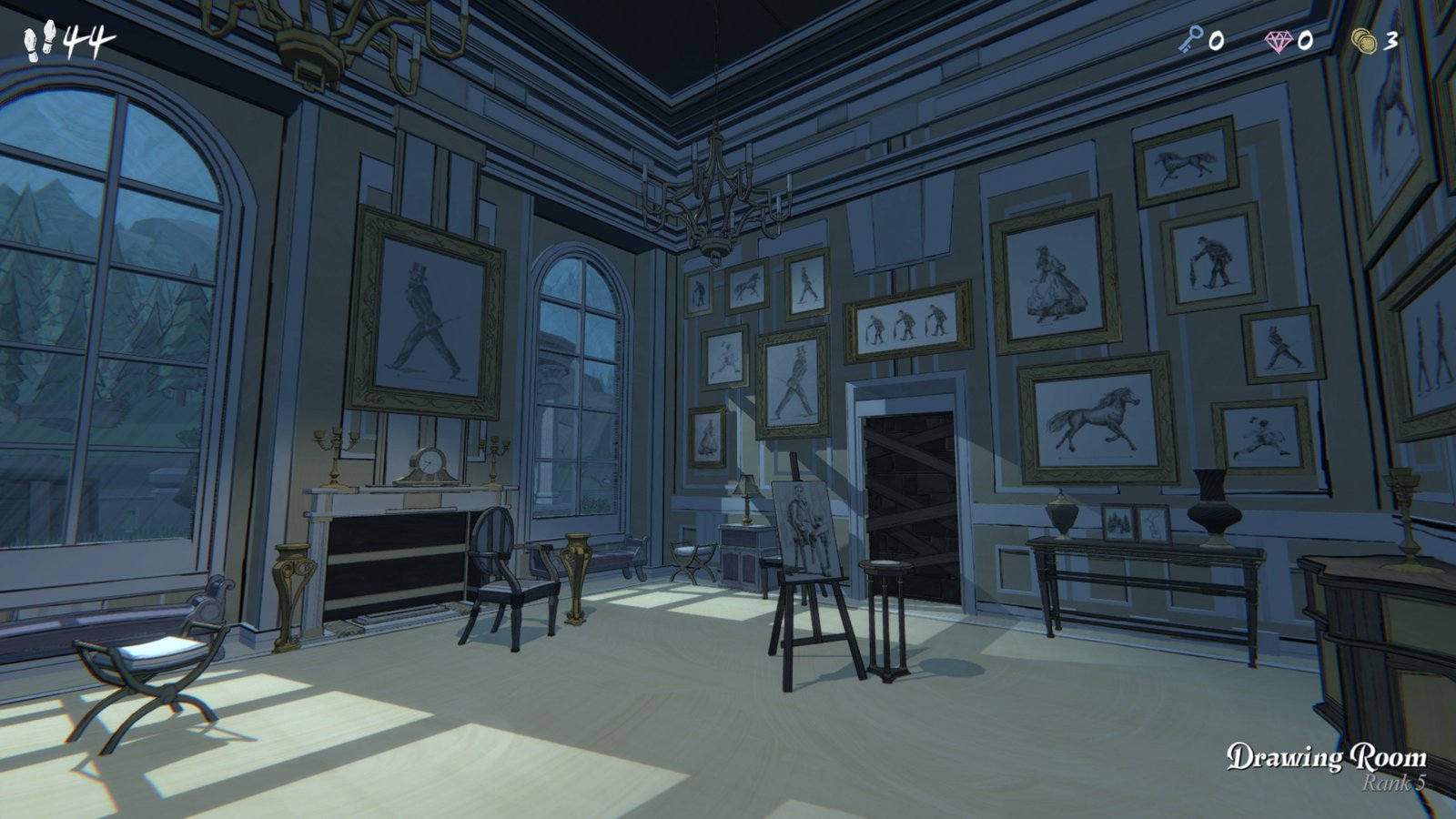Click the gold coins counter icon

tap(1362, 41)
